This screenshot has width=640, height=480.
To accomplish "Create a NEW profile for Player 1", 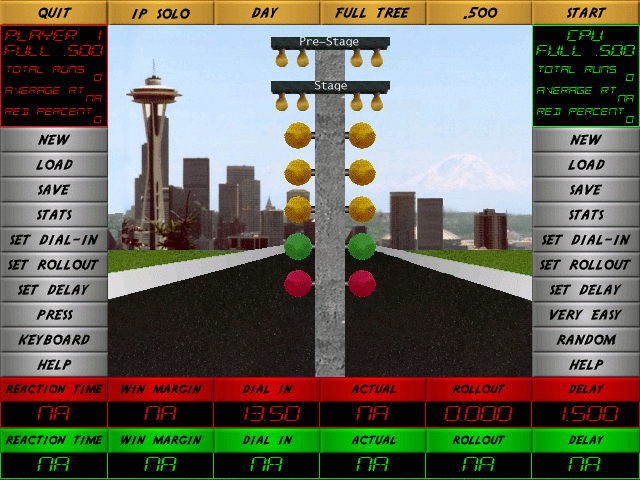I will pyautogui.click(x=54, y=140).
